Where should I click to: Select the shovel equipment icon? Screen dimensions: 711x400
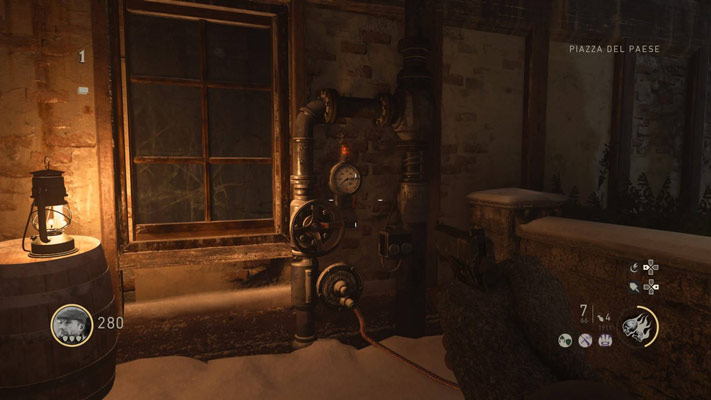coord(636,287)
